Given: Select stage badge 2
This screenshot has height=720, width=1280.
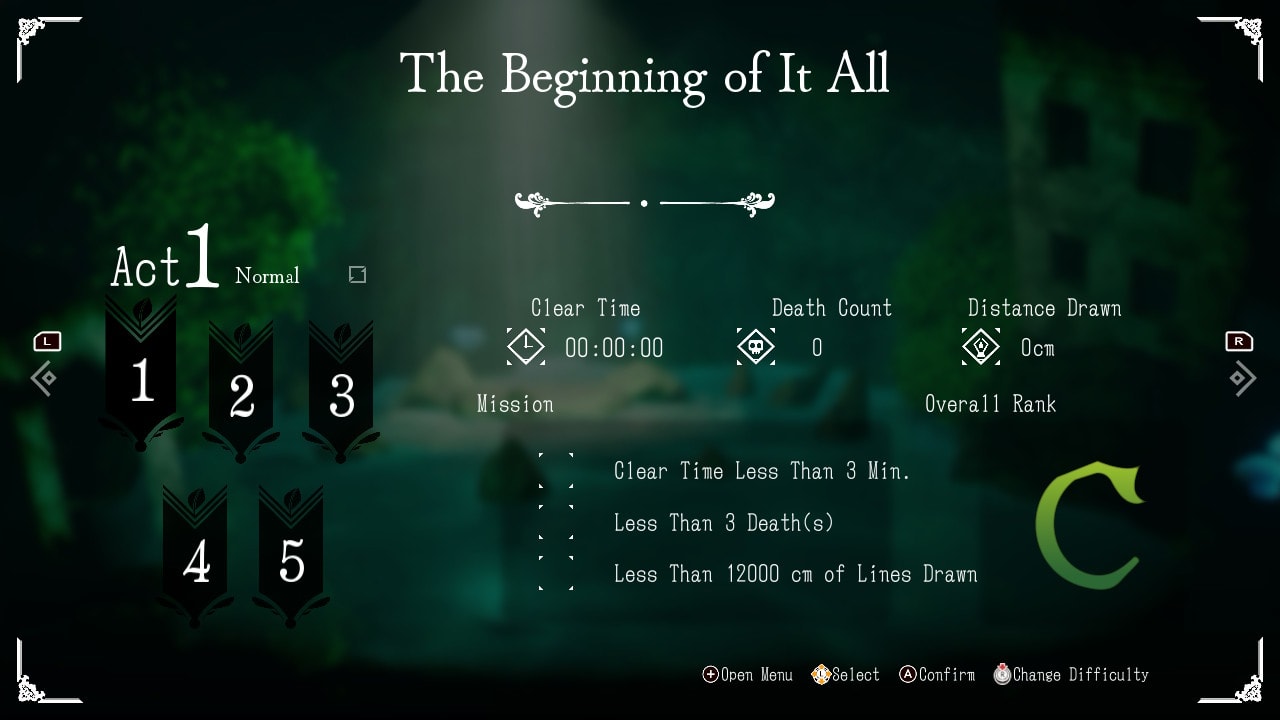Looking at the screenshot, I should (240, 395).
